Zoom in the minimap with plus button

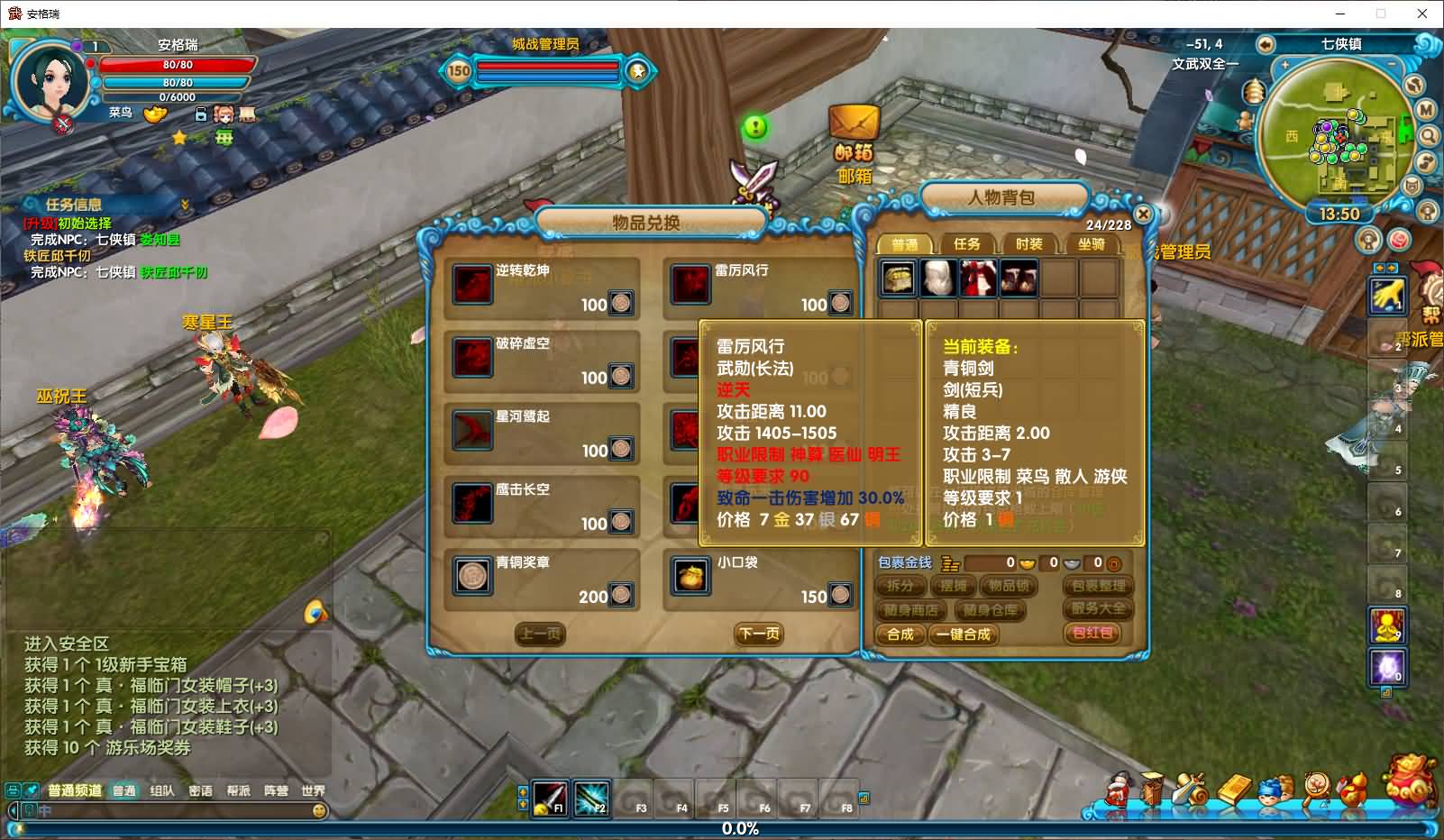[x=1284, y=66]
